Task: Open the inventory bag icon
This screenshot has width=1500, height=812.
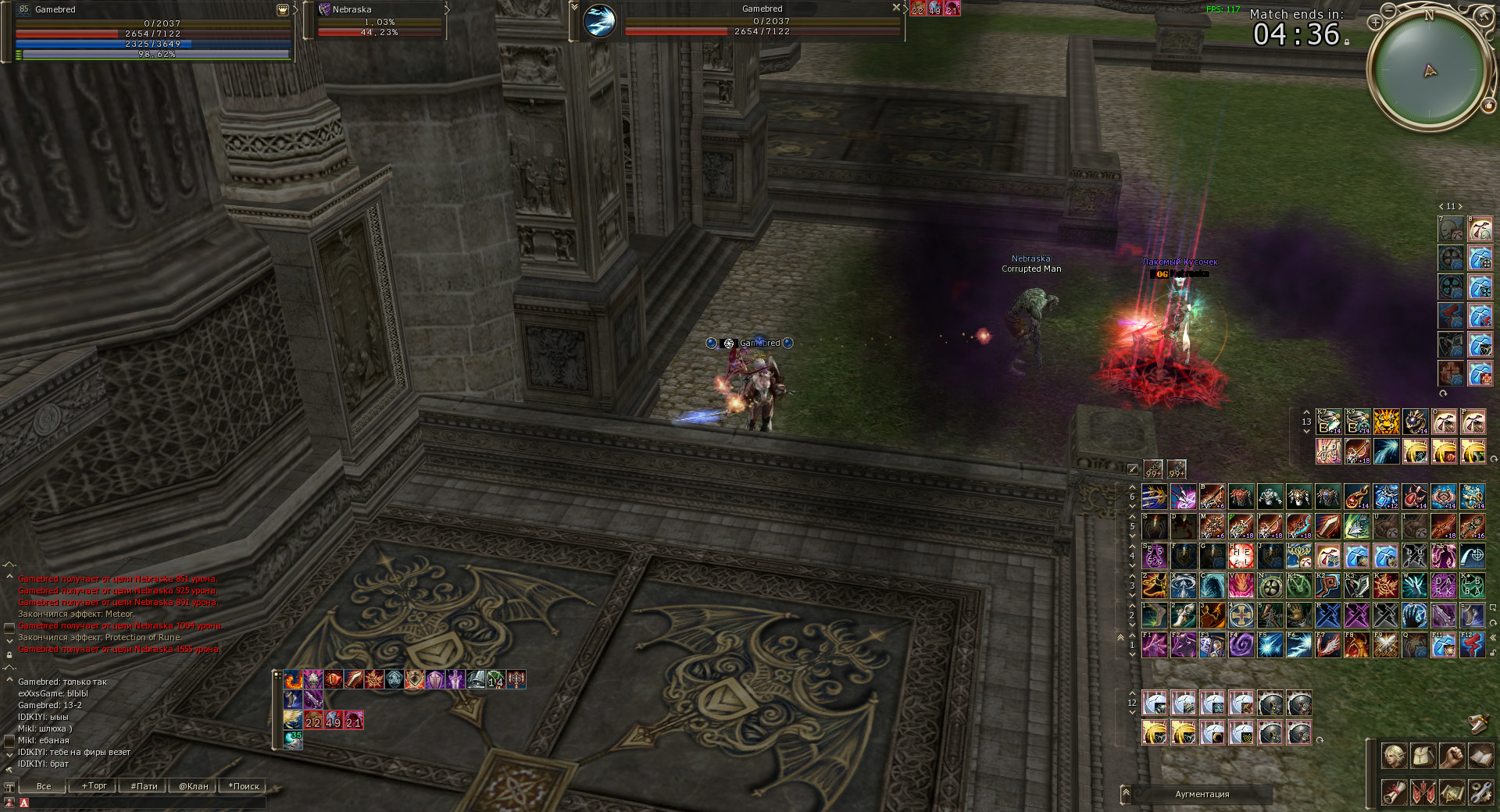Action: coord(1423,756)
